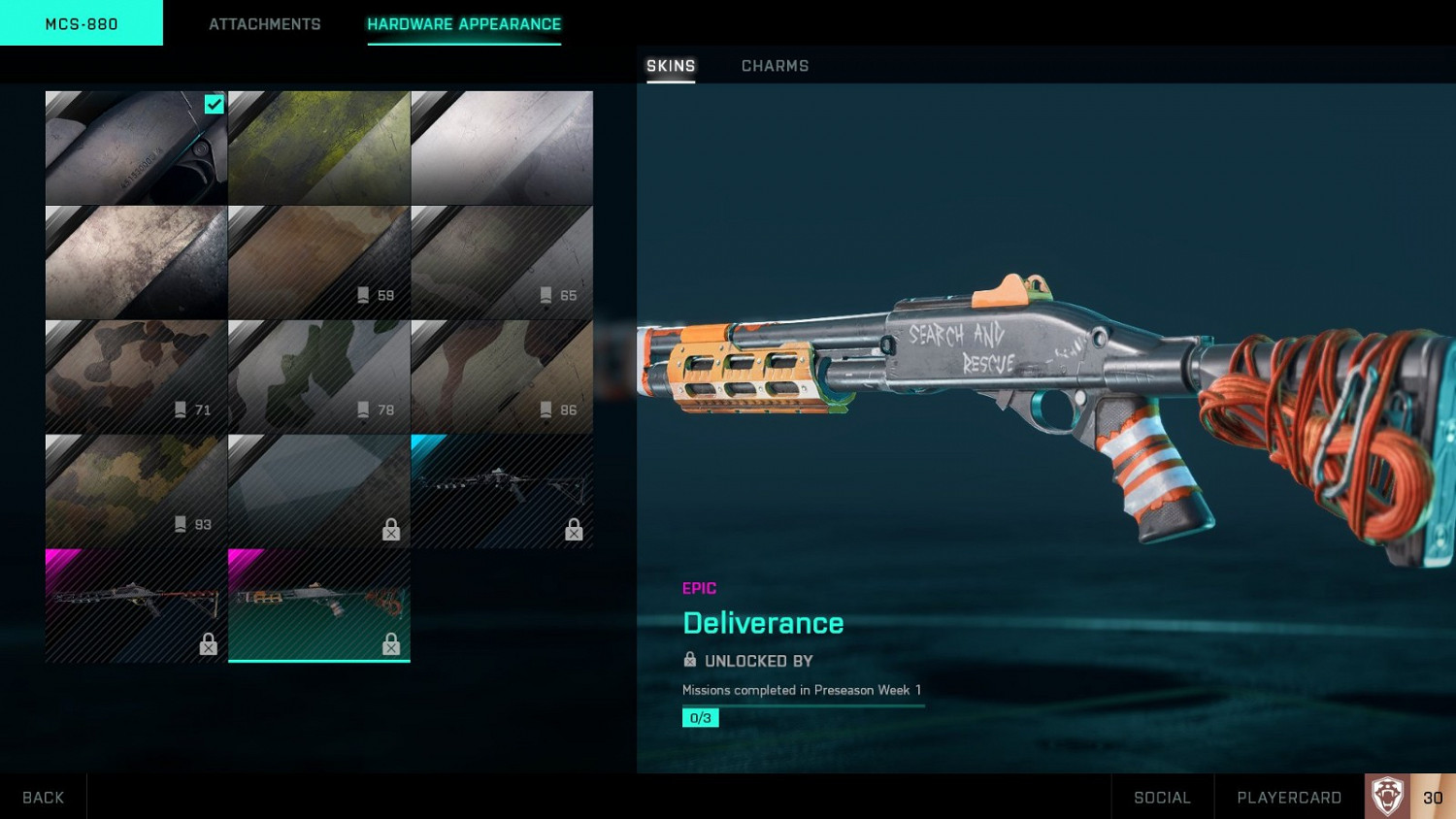Viewport: 1456px width, 819px height.
Task: Select the Hardware Appearance tab
Action: (464, 23)
